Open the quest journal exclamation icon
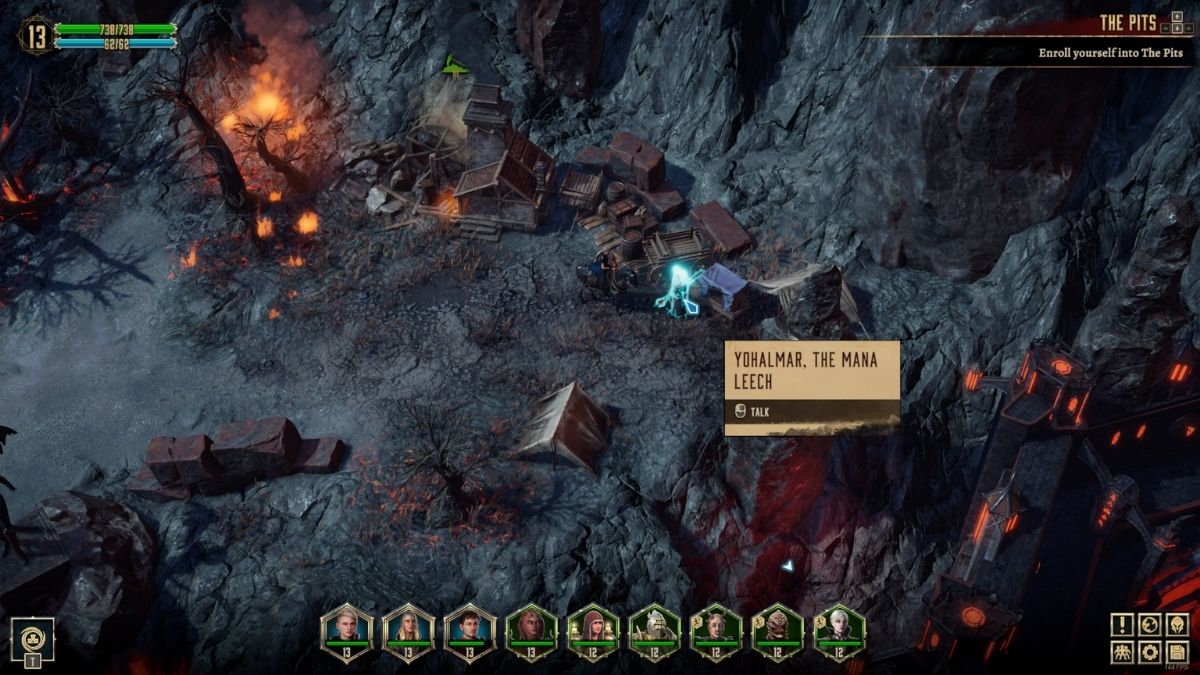The height and width of the screenshot is (675, 1200). [1122, 625]
